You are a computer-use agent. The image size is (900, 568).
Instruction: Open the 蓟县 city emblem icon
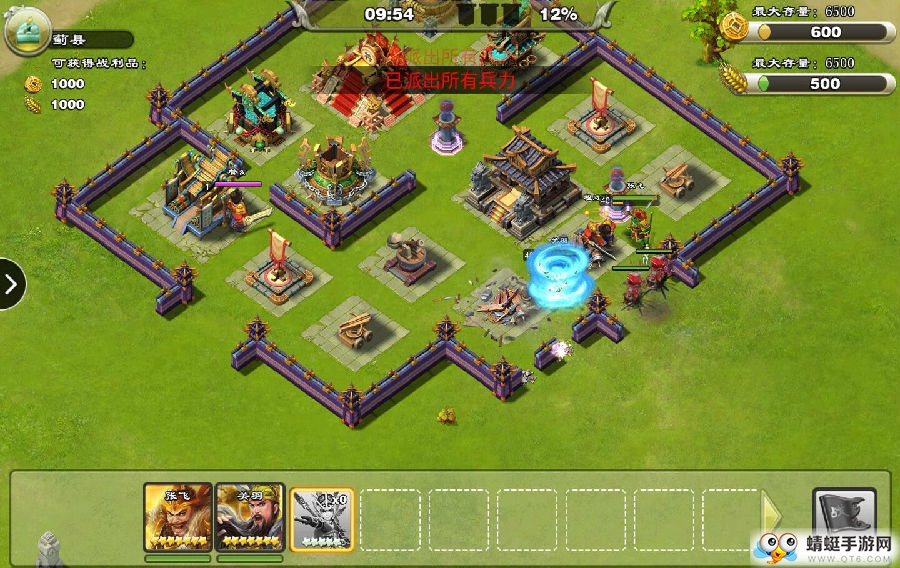(x=28, y=33)
